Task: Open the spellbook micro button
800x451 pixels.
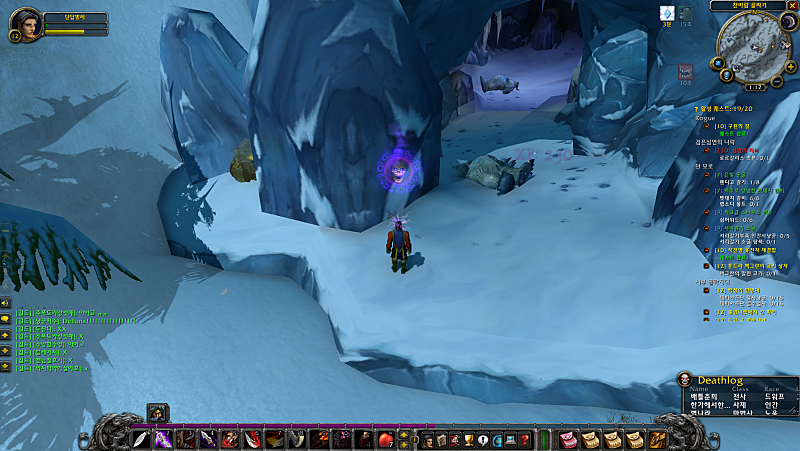Action: click(440, 439)
